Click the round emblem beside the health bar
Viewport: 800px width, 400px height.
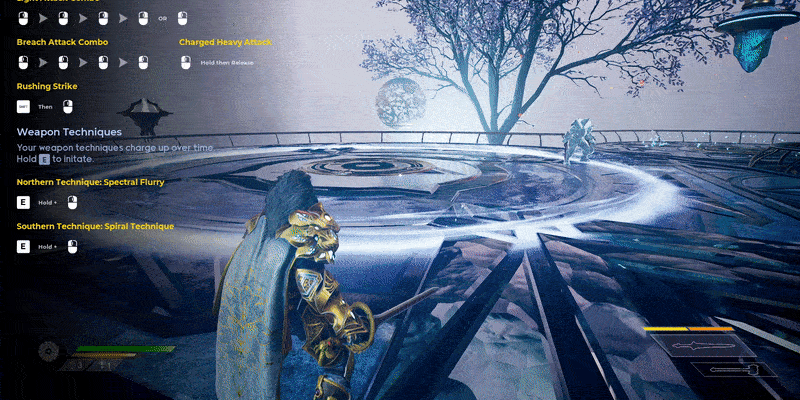coord(48,352)
